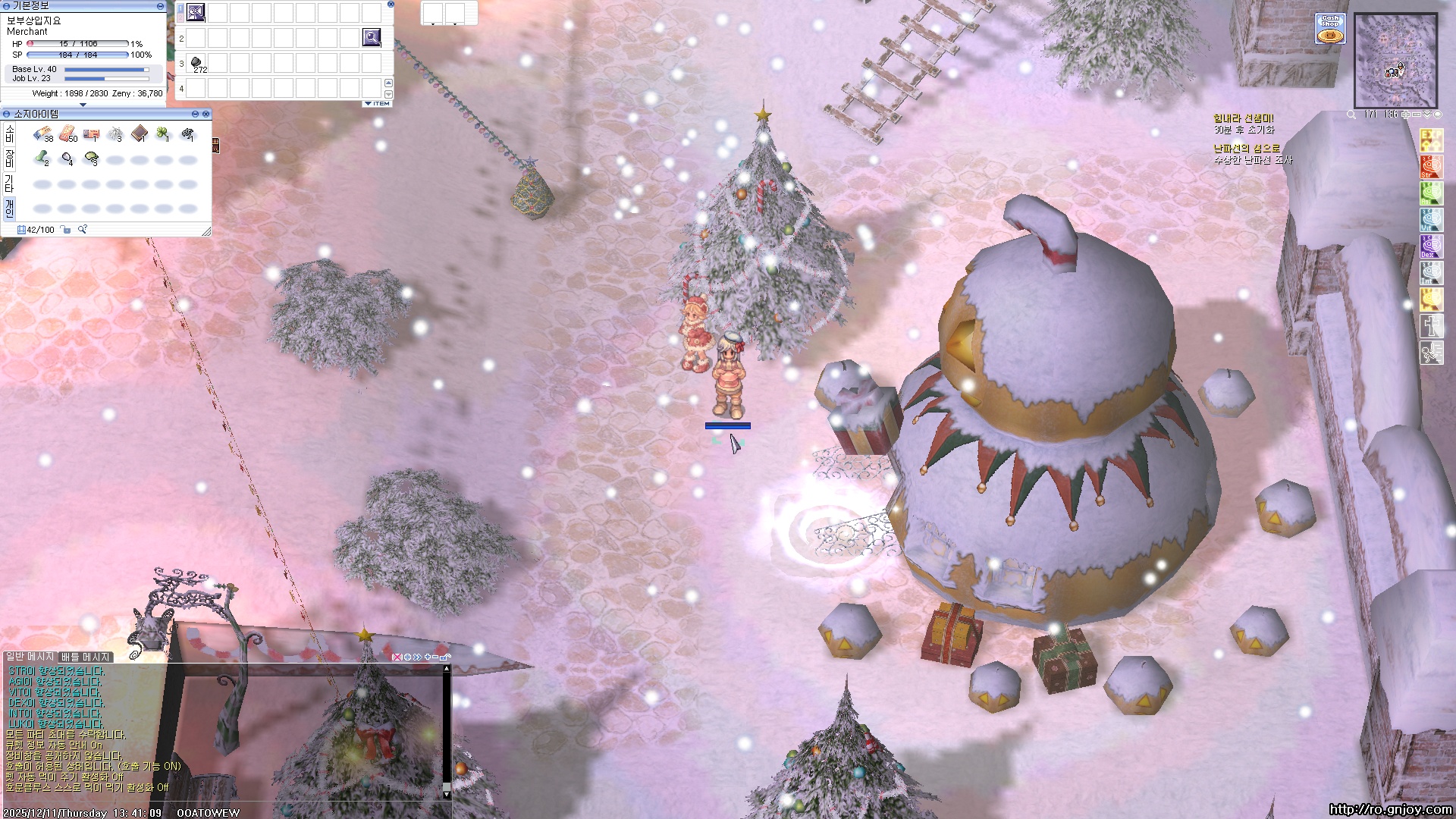The width and height of the screenshot is (1456, 819).
Task: Select the Dex buff status icon
Action: click(1431, 246)
